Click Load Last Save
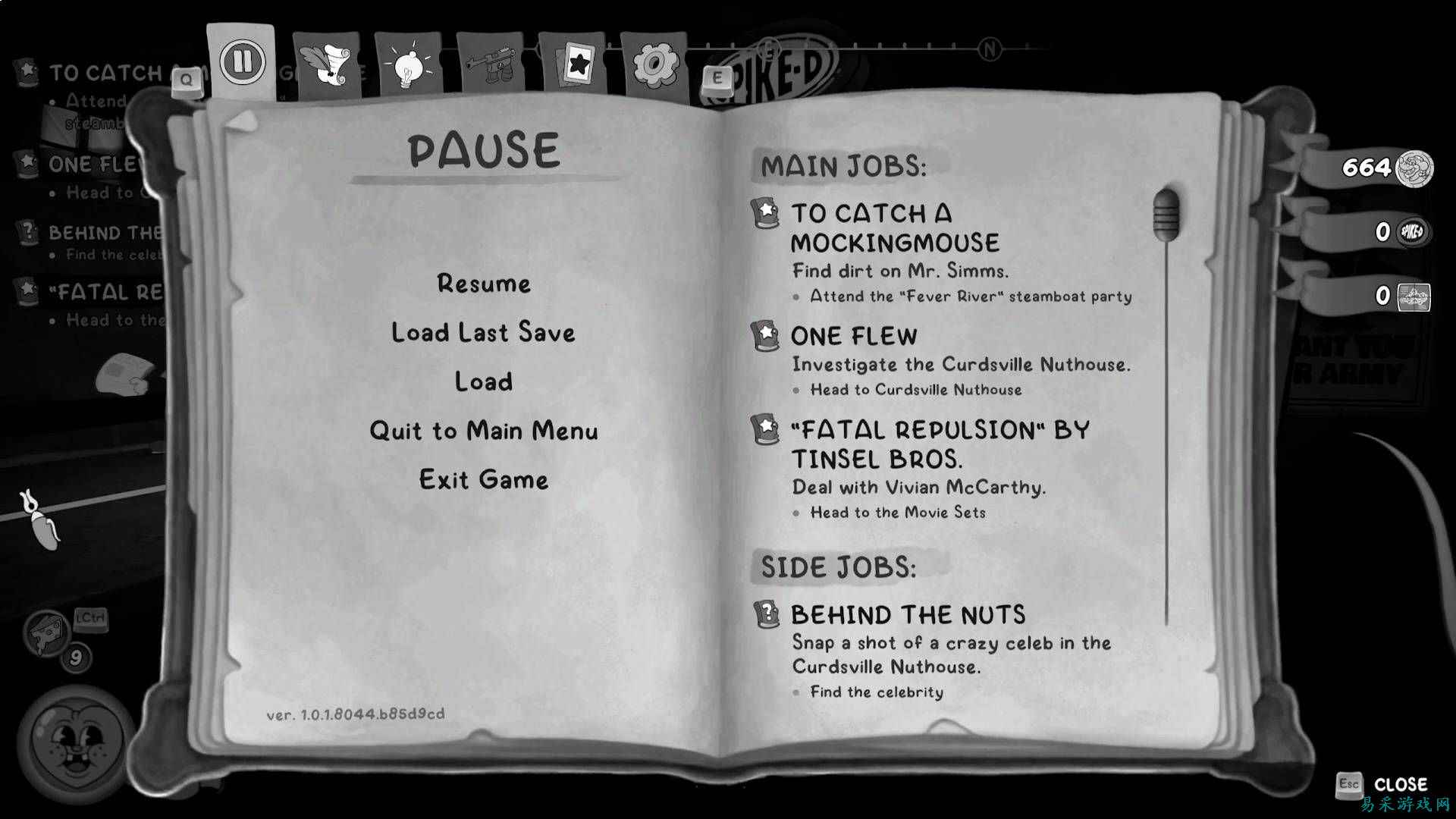 (x=483, y=332)
